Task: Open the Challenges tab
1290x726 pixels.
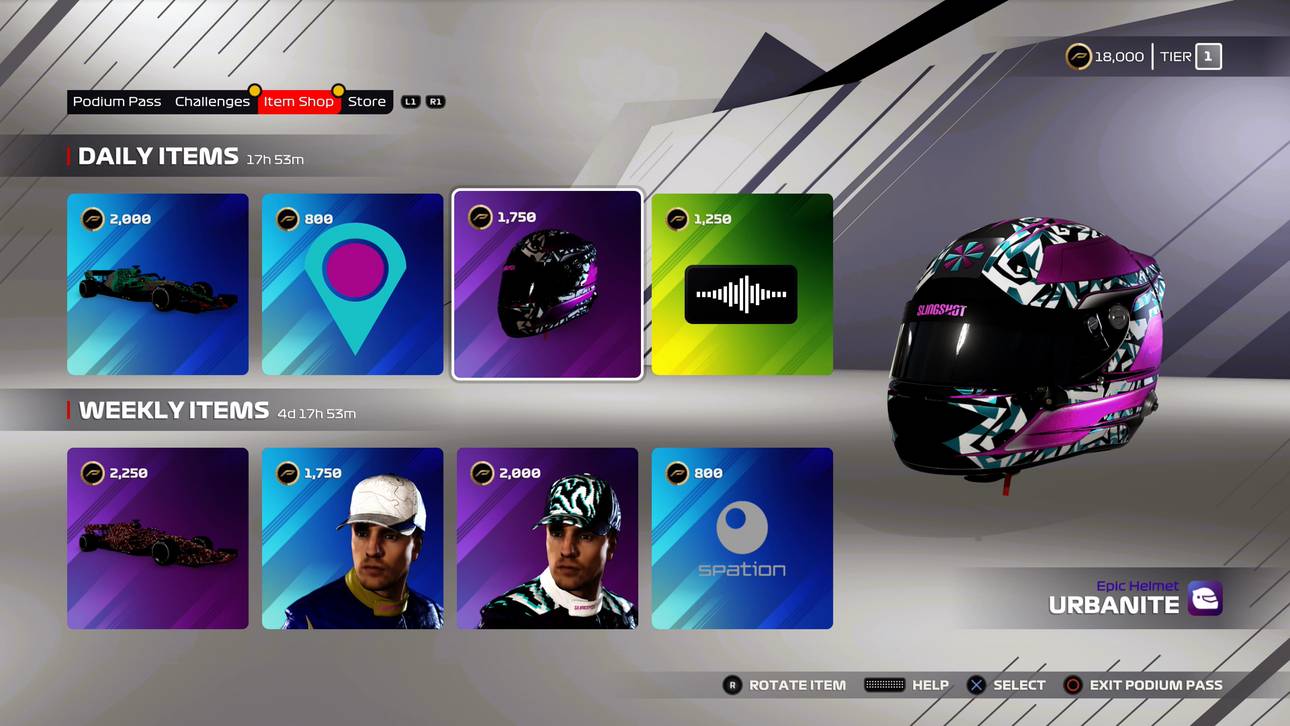Action: (212, 101)
